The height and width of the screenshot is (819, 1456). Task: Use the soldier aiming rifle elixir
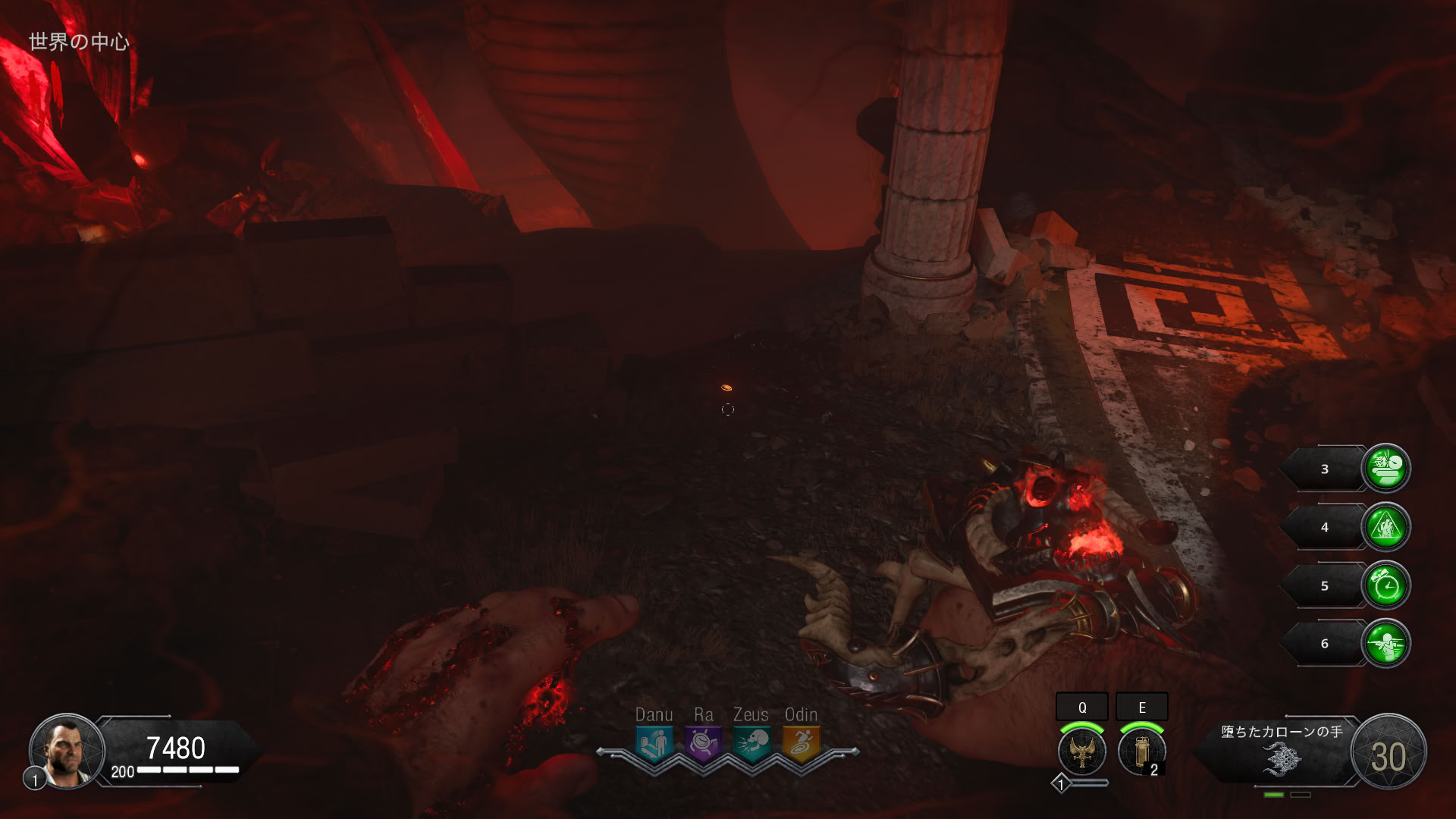pos(1385,644)
